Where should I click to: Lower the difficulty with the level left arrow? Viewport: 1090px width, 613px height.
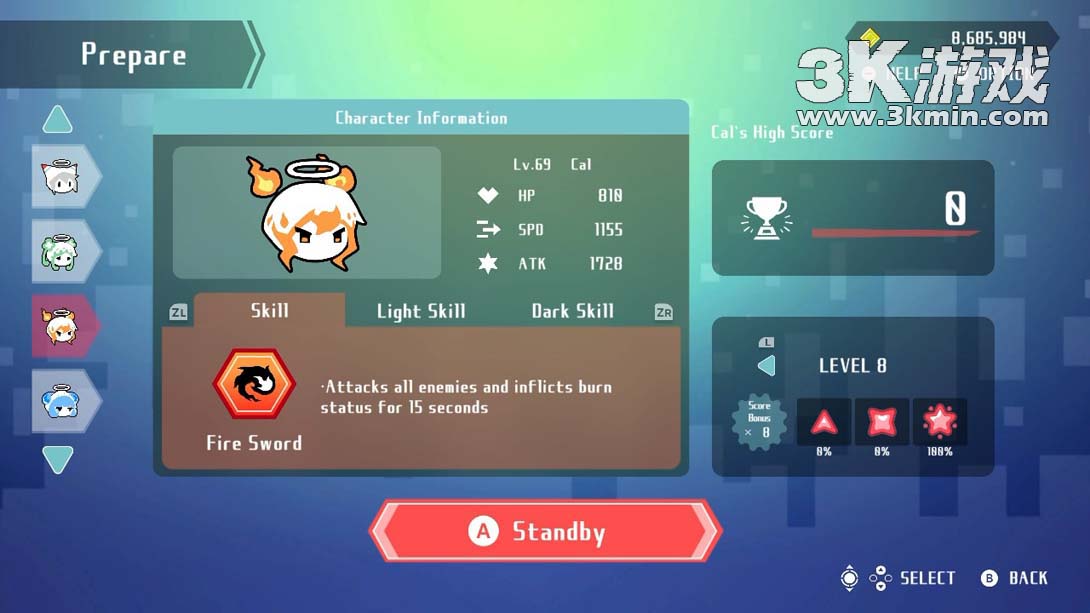(x=766, y=365)
